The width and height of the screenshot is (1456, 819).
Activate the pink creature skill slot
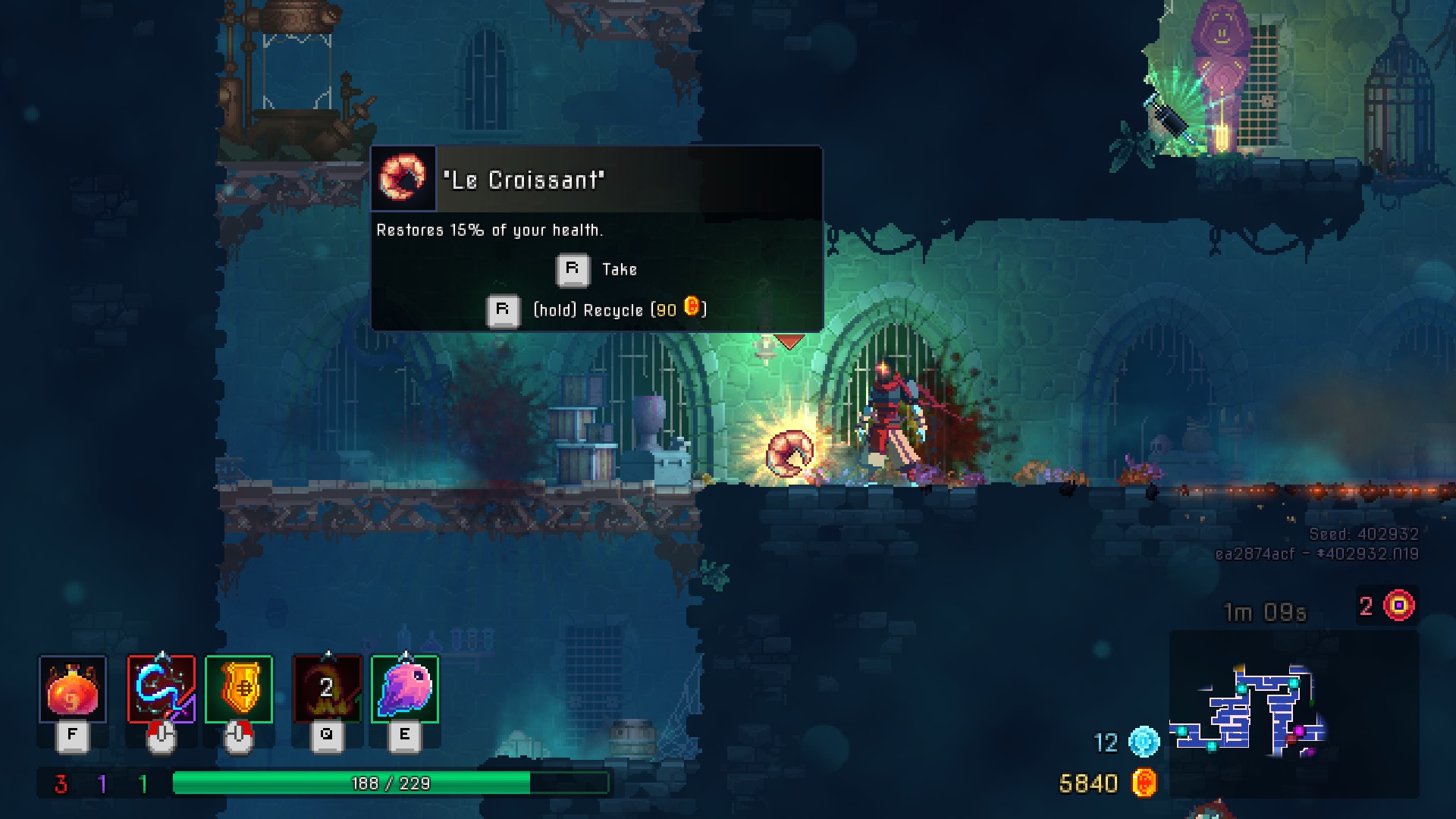(405, 689)
